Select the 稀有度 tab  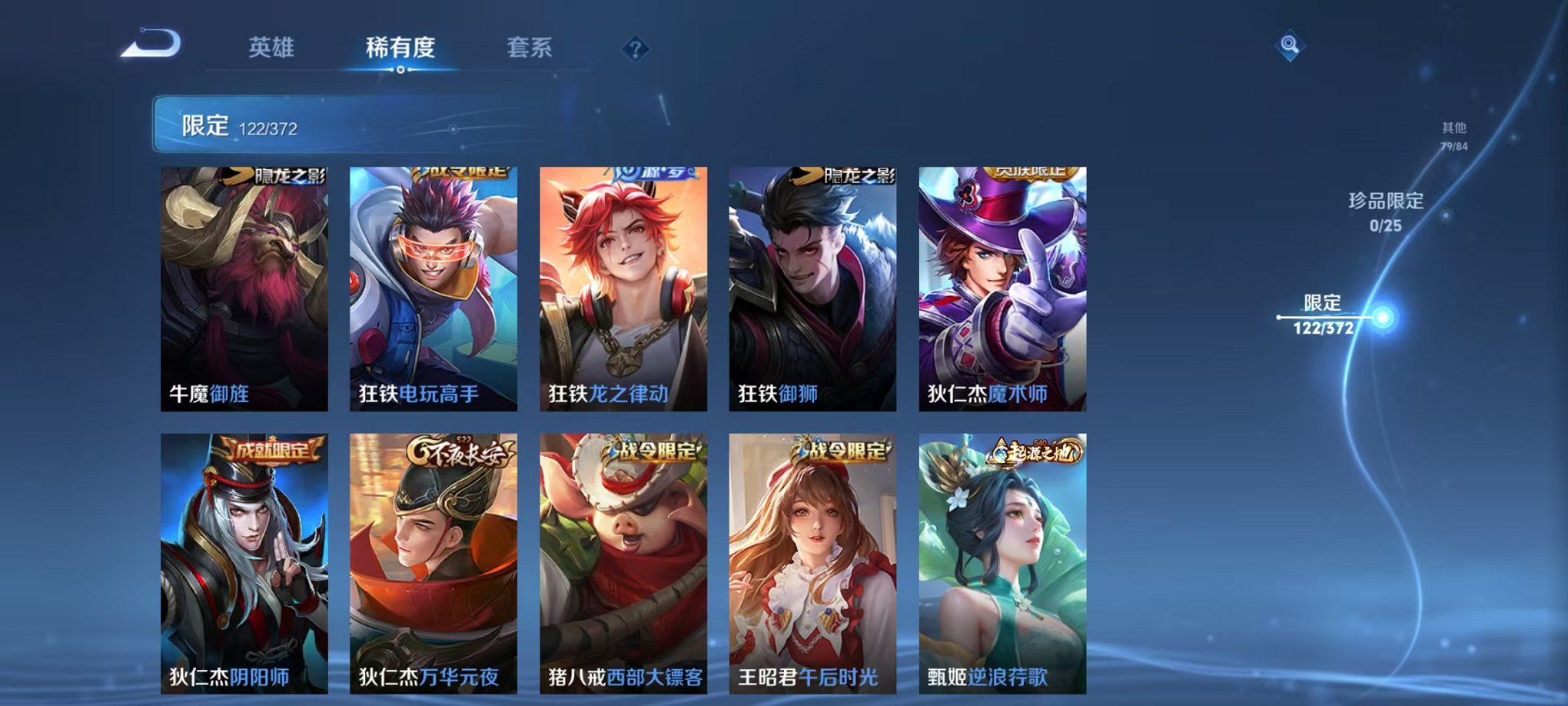tap(400, 48)
